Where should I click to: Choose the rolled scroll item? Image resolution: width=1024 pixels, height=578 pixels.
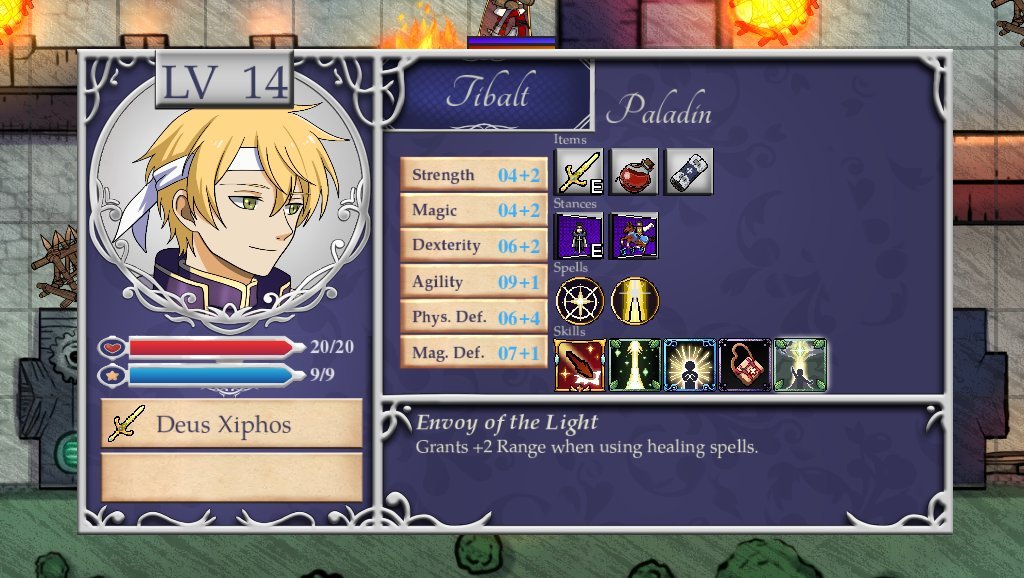click(x=688, y=172)
